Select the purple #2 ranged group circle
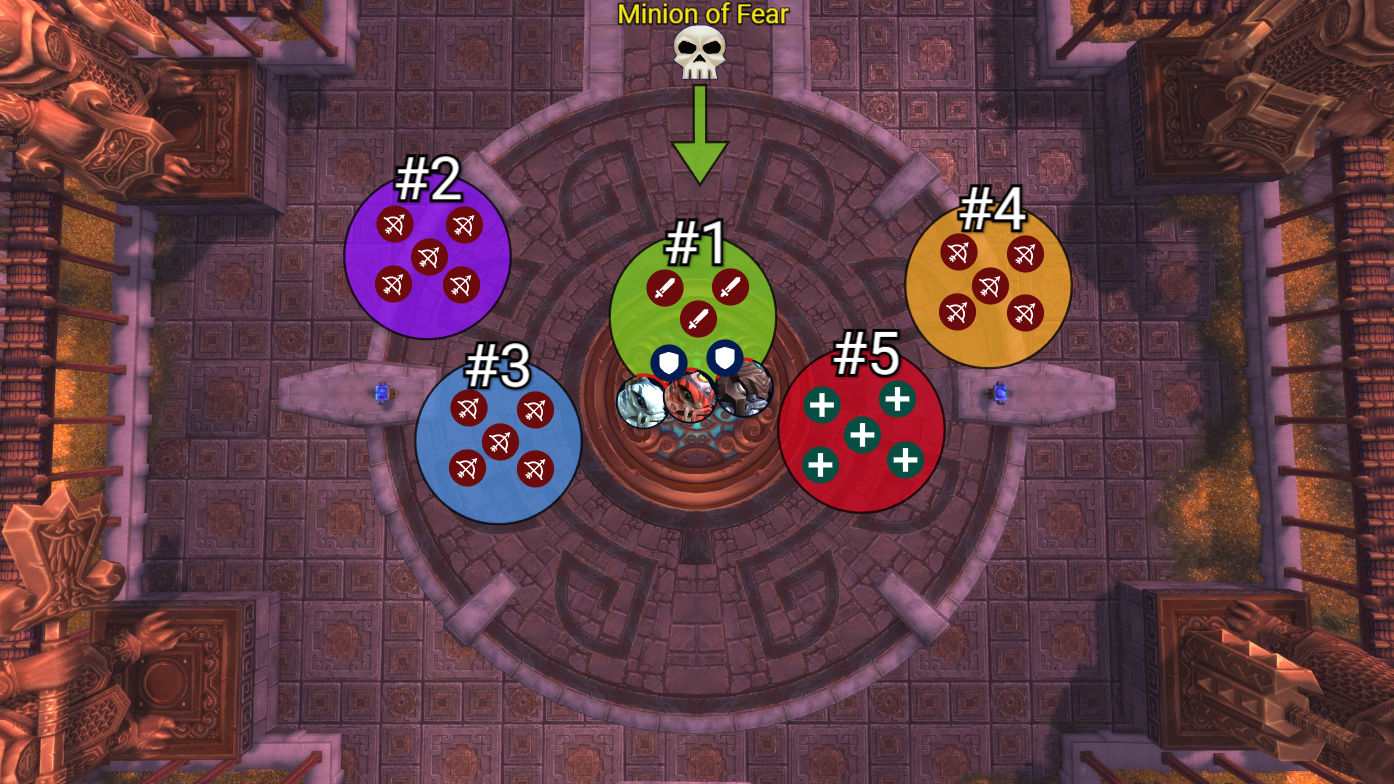Image resolution: width=1394 pixels, height=784 pixels. tap(427, 256)
